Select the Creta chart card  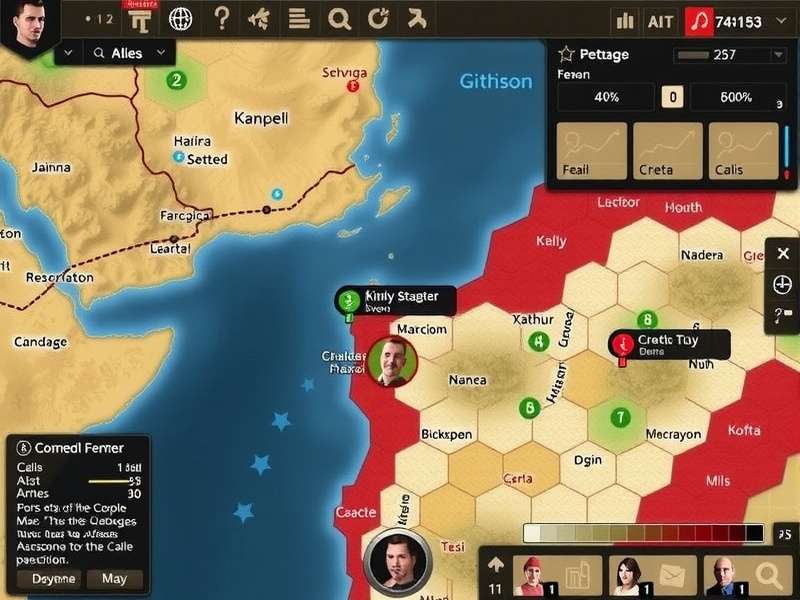[667, 151]
